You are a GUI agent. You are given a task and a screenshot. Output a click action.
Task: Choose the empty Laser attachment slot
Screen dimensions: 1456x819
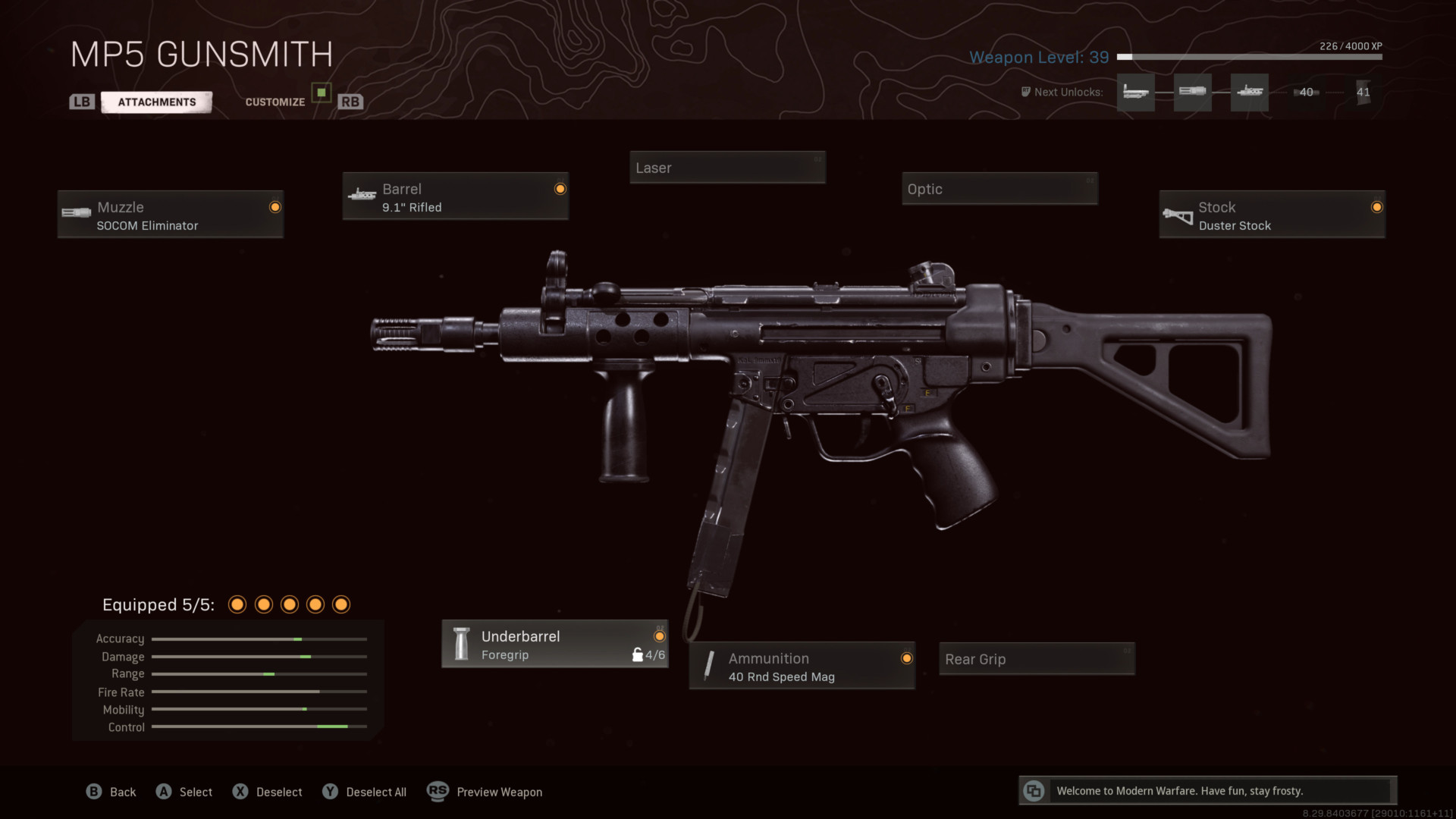[727, 168]
